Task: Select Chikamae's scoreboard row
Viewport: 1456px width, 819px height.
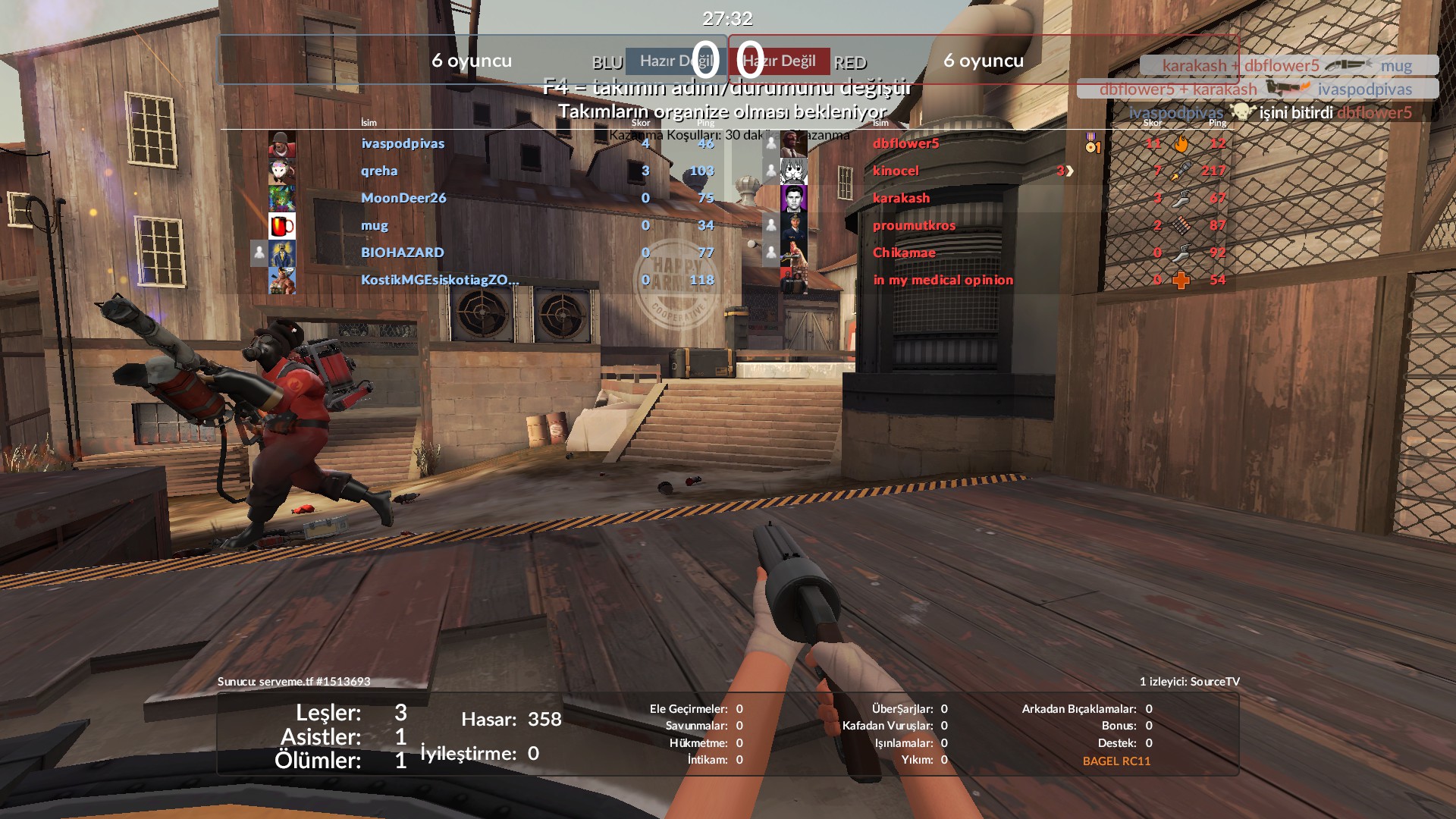Action: tap(904, 253)
